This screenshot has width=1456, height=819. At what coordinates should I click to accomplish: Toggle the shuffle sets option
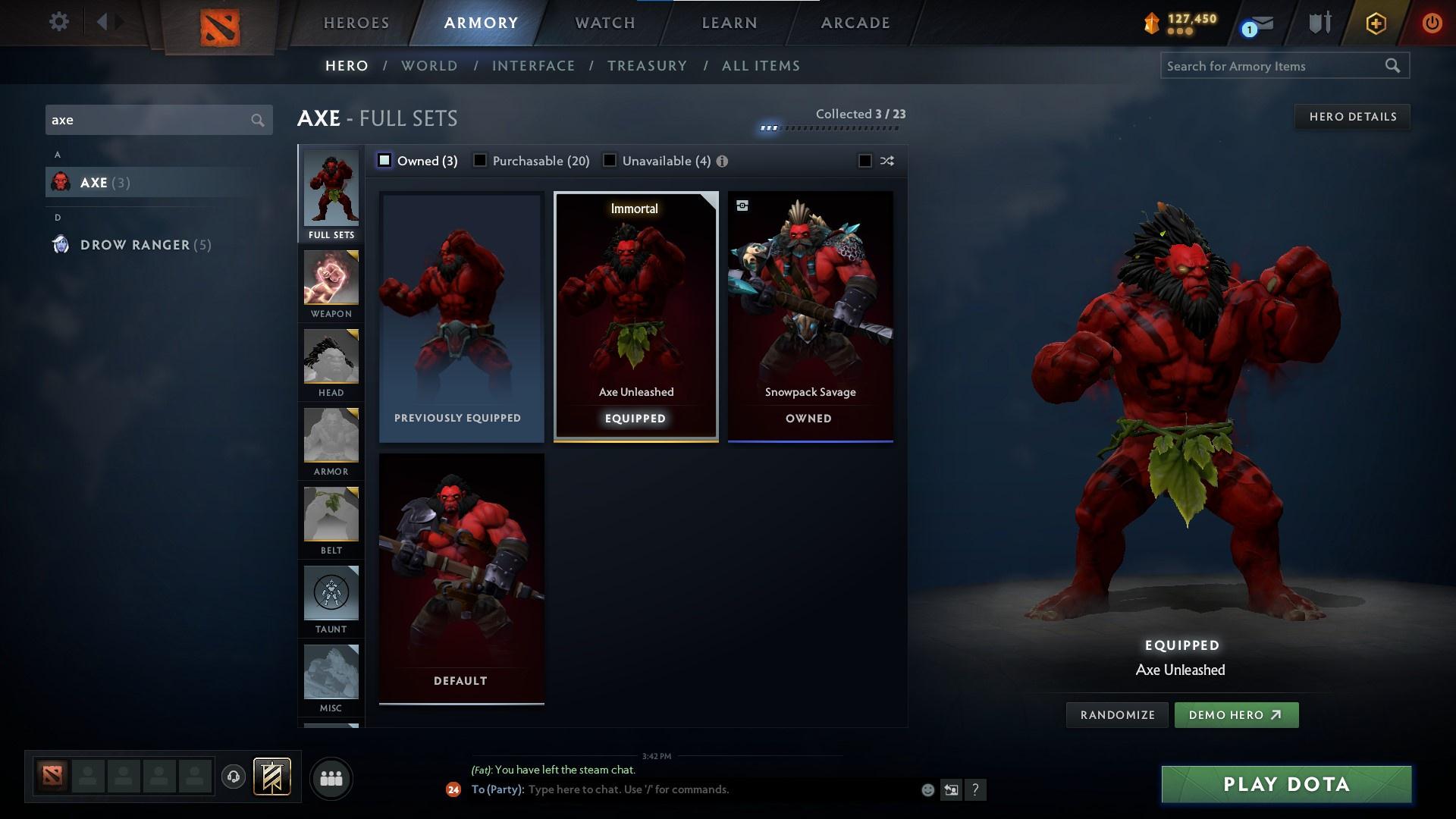[x=864, y=161]
